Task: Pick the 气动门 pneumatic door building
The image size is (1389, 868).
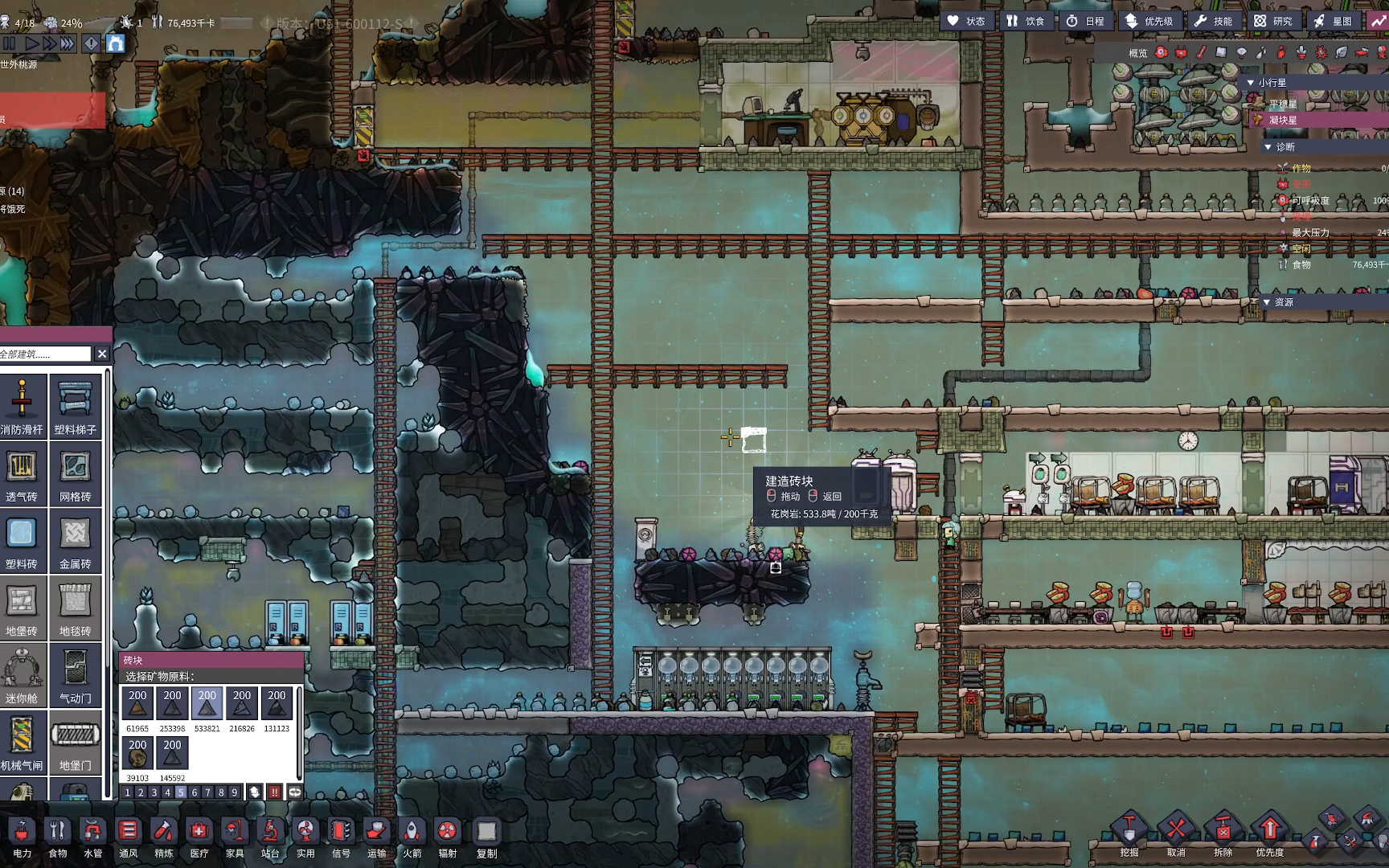Action: coord(75,674)
